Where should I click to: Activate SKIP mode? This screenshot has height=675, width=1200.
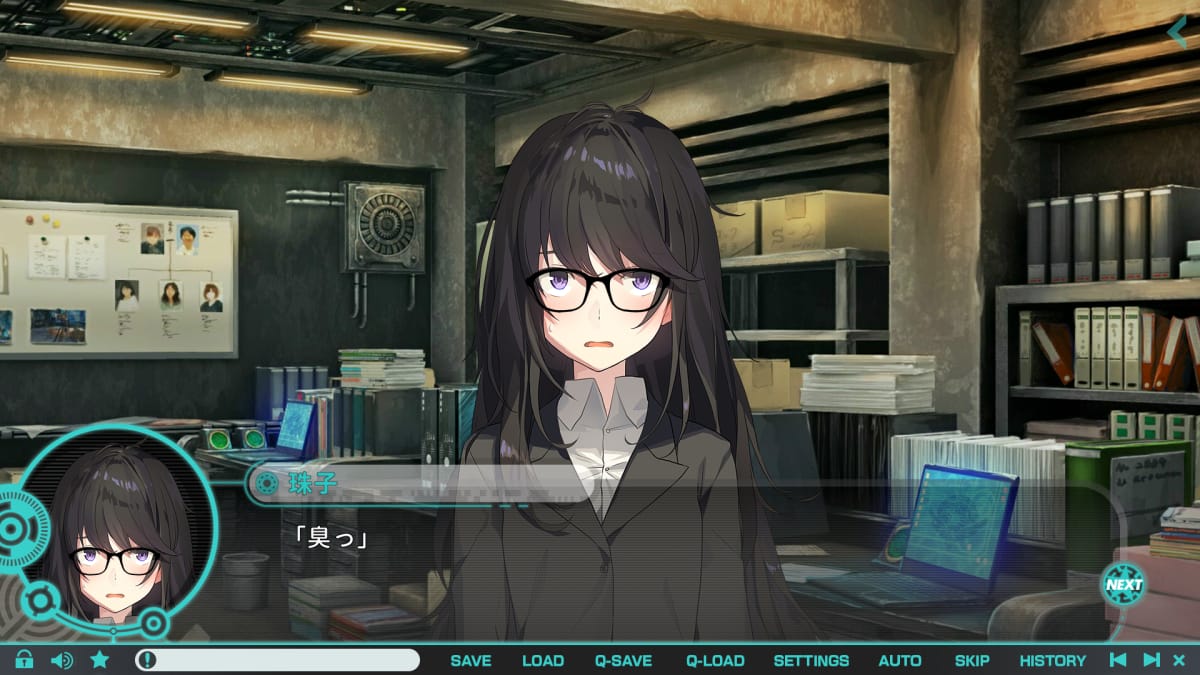pyautogui.click(x=972, y=660)
